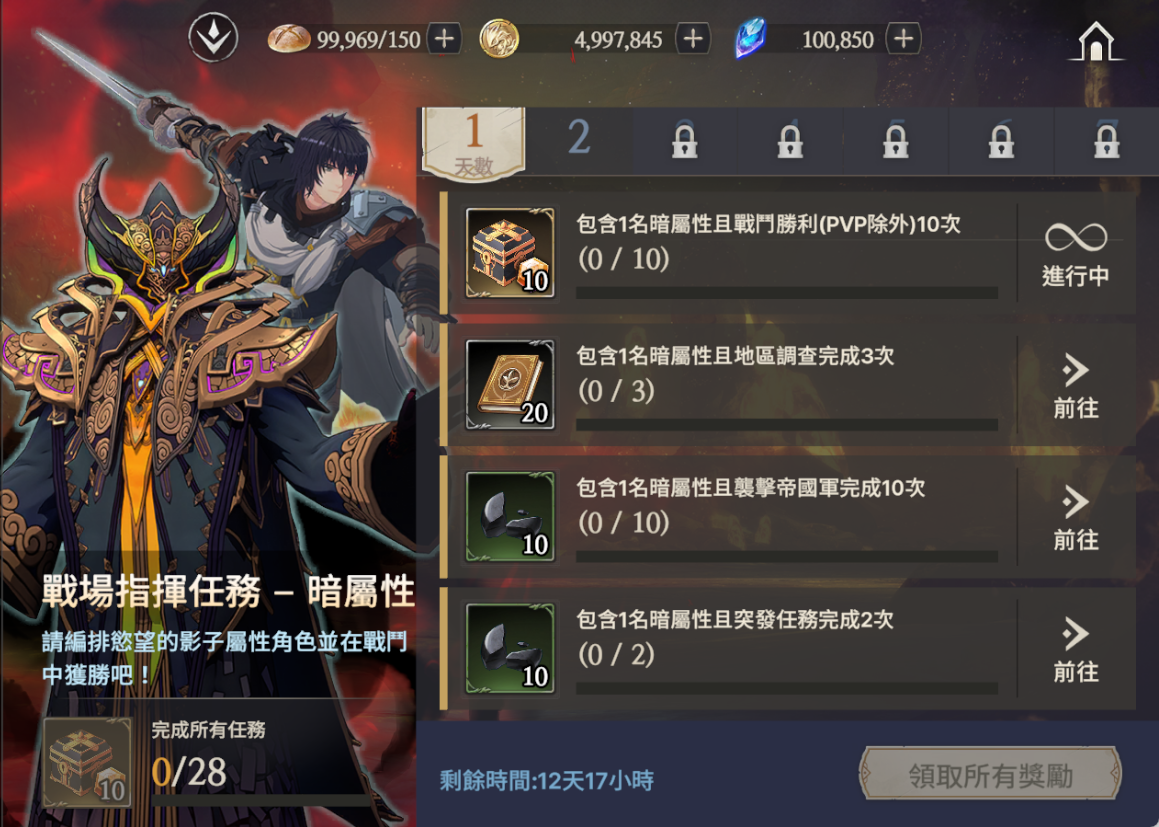Go to the 襲擊帝國軍 mission via 前往

pyautogui.click(x=1075, y=518)
